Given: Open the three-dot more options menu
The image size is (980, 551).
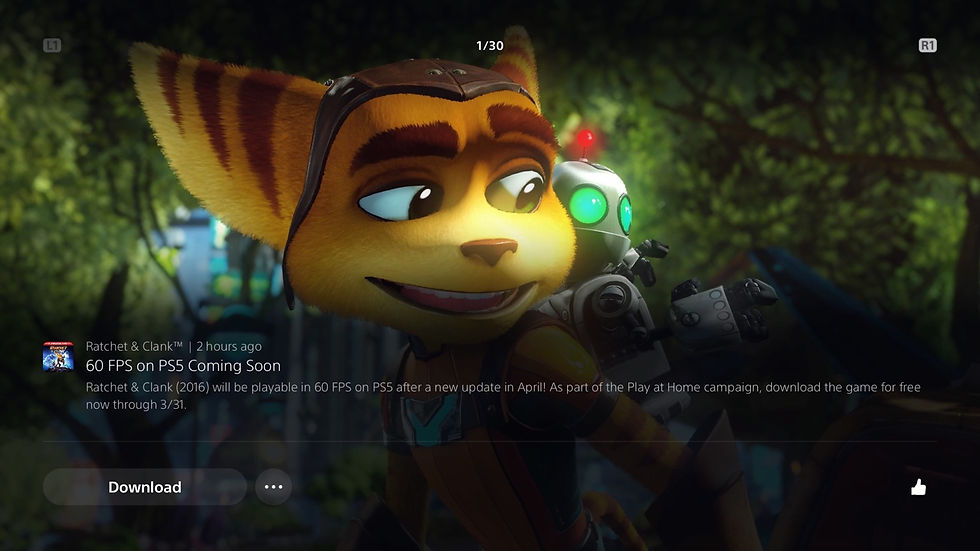Looking at the screenshot, I should point(273,487).
